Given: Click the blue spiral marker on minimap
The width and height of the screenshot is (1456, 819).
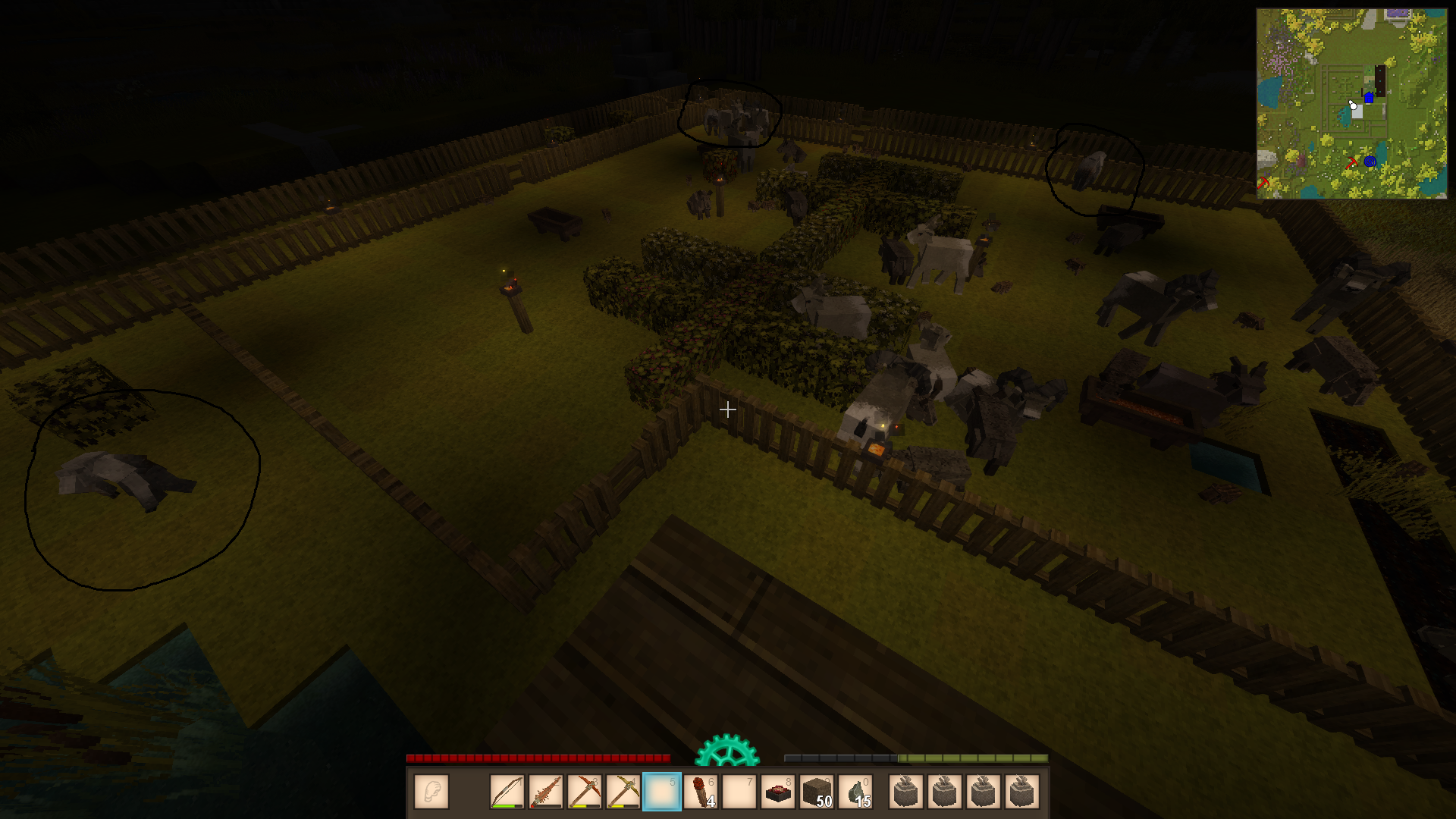Looking at the screenshot, I should pyautogui.click(x=1370, y=162).
